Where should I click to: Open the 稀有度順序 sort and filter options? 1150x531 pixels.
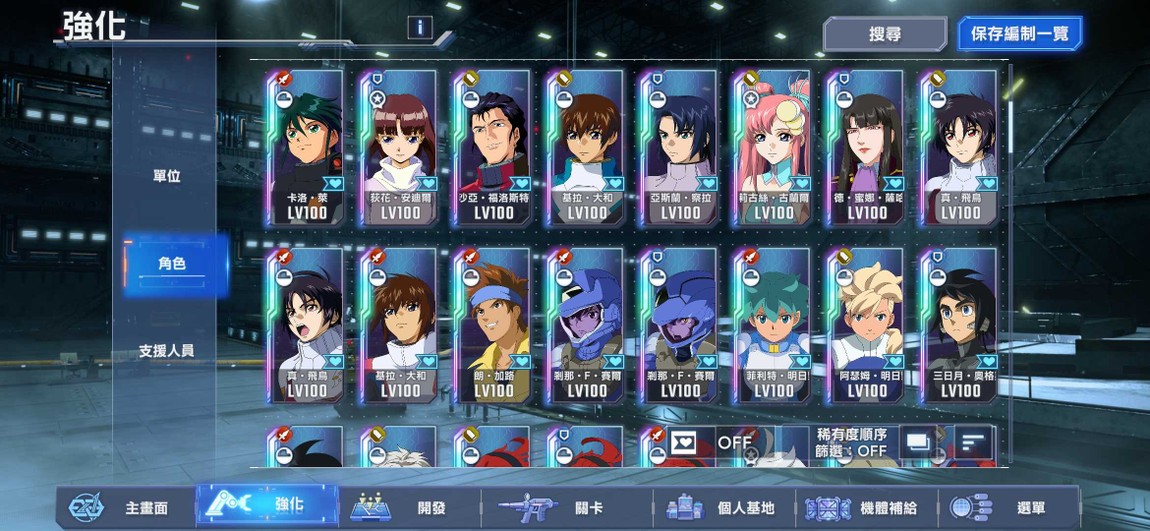(x=852, y=442)
